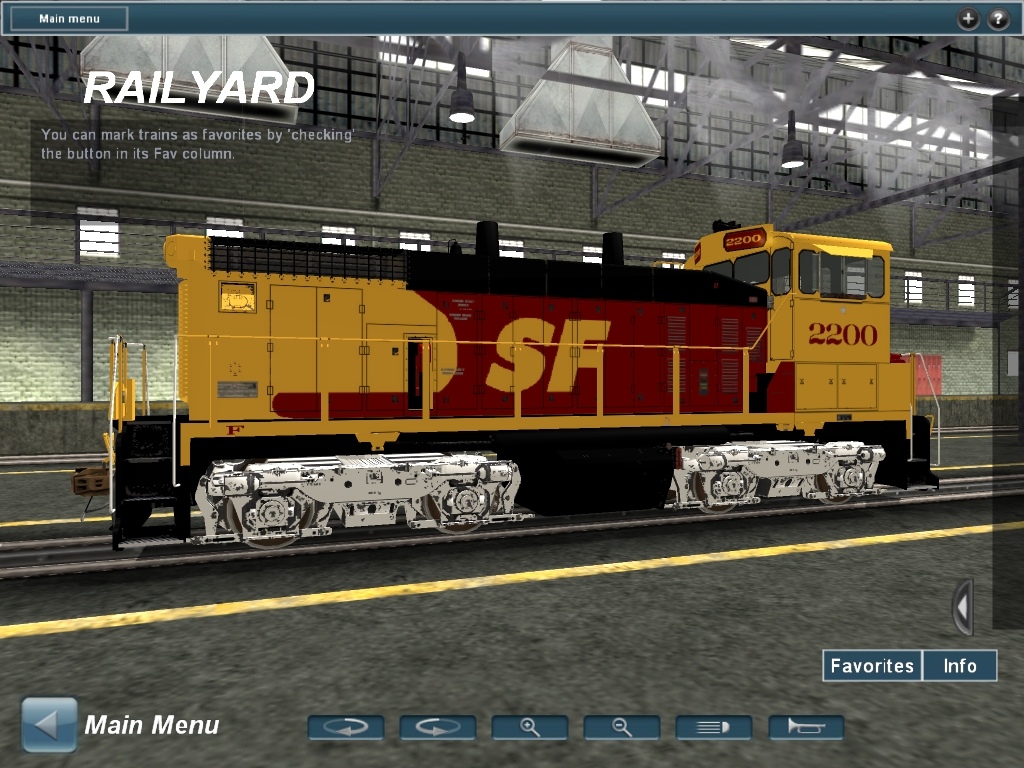1024x768 pixels.
Task: Zoom out from the locomotive
Action: 622,727
